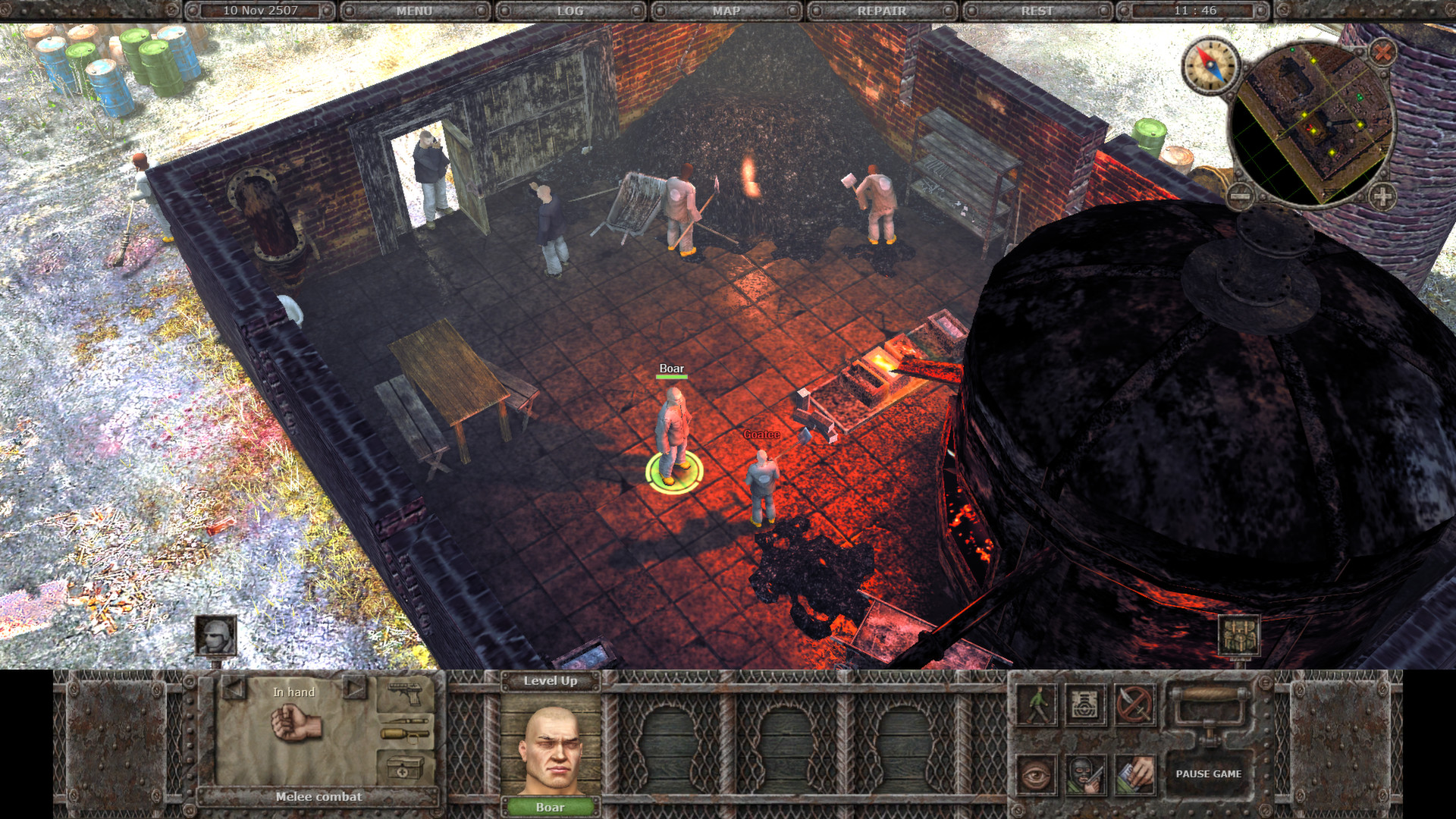Open the MENU from the top bar
The image size is (1456, 819).
pyautogui.click(x=414, y=11)
